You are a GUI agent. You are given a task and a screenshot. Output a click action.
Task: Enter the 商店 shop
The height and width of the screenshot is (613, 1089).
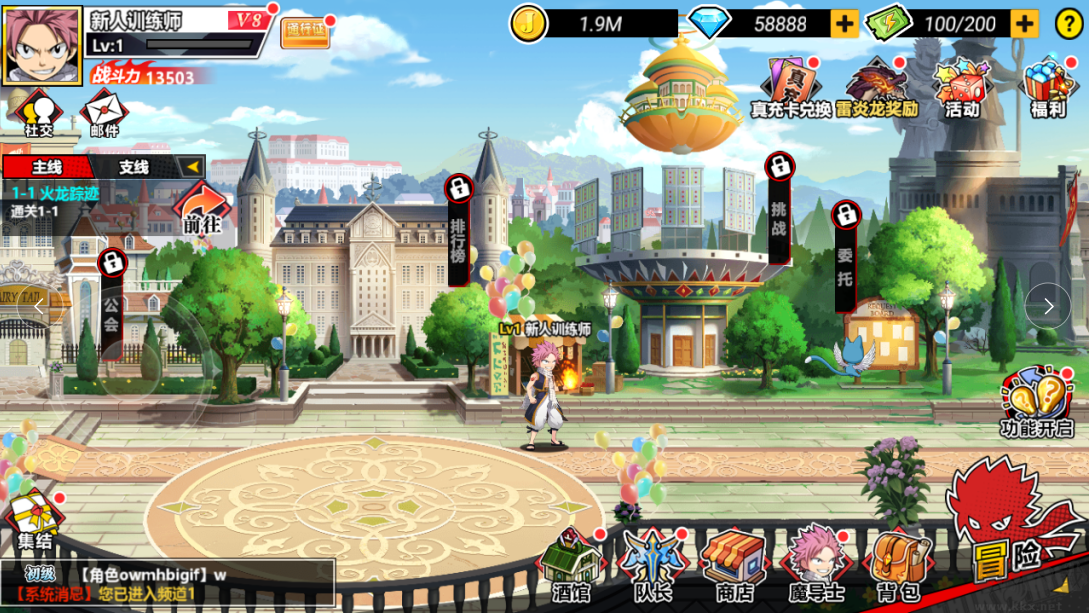[734, 565]
